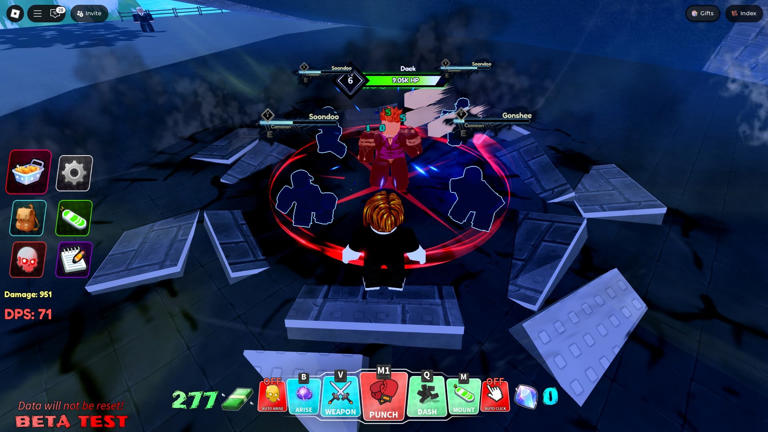Open the red skull menu
Screen dimensions: 768x432
[x=29, y=260]
